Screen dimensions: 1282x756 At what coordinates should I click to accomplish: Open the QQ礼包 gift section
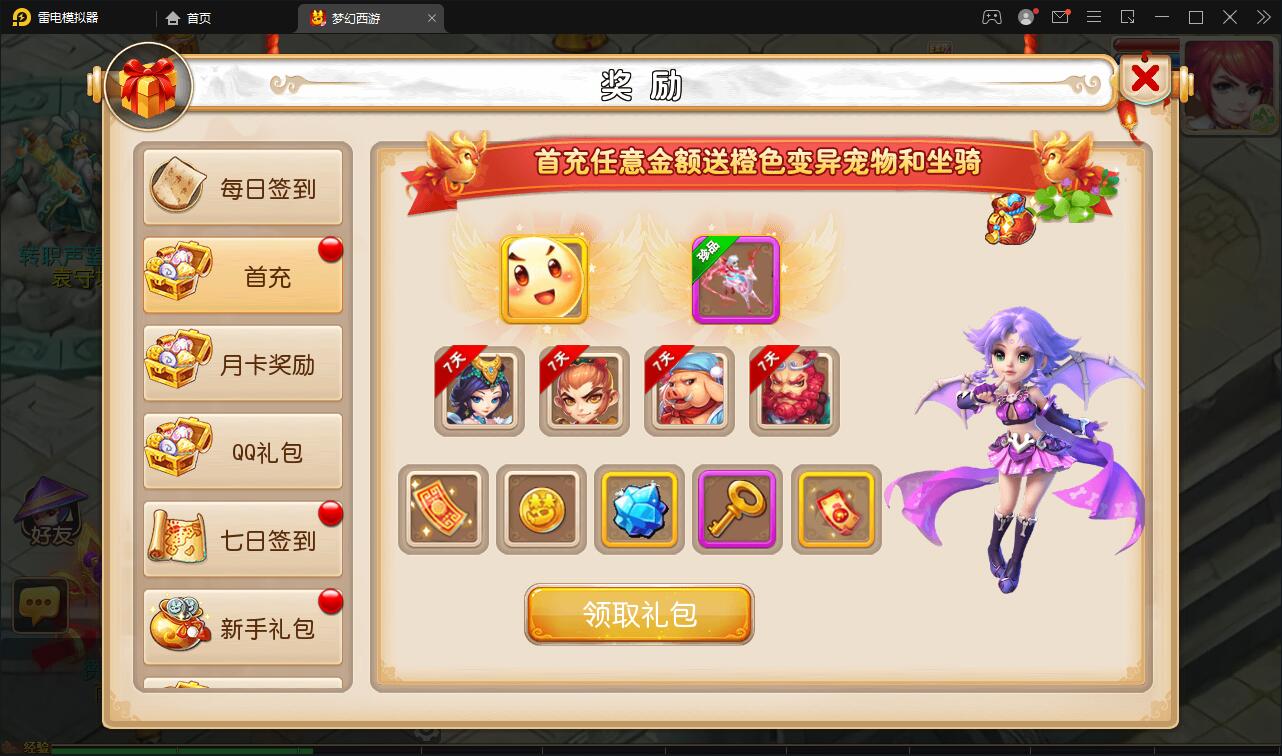point(243,450)
